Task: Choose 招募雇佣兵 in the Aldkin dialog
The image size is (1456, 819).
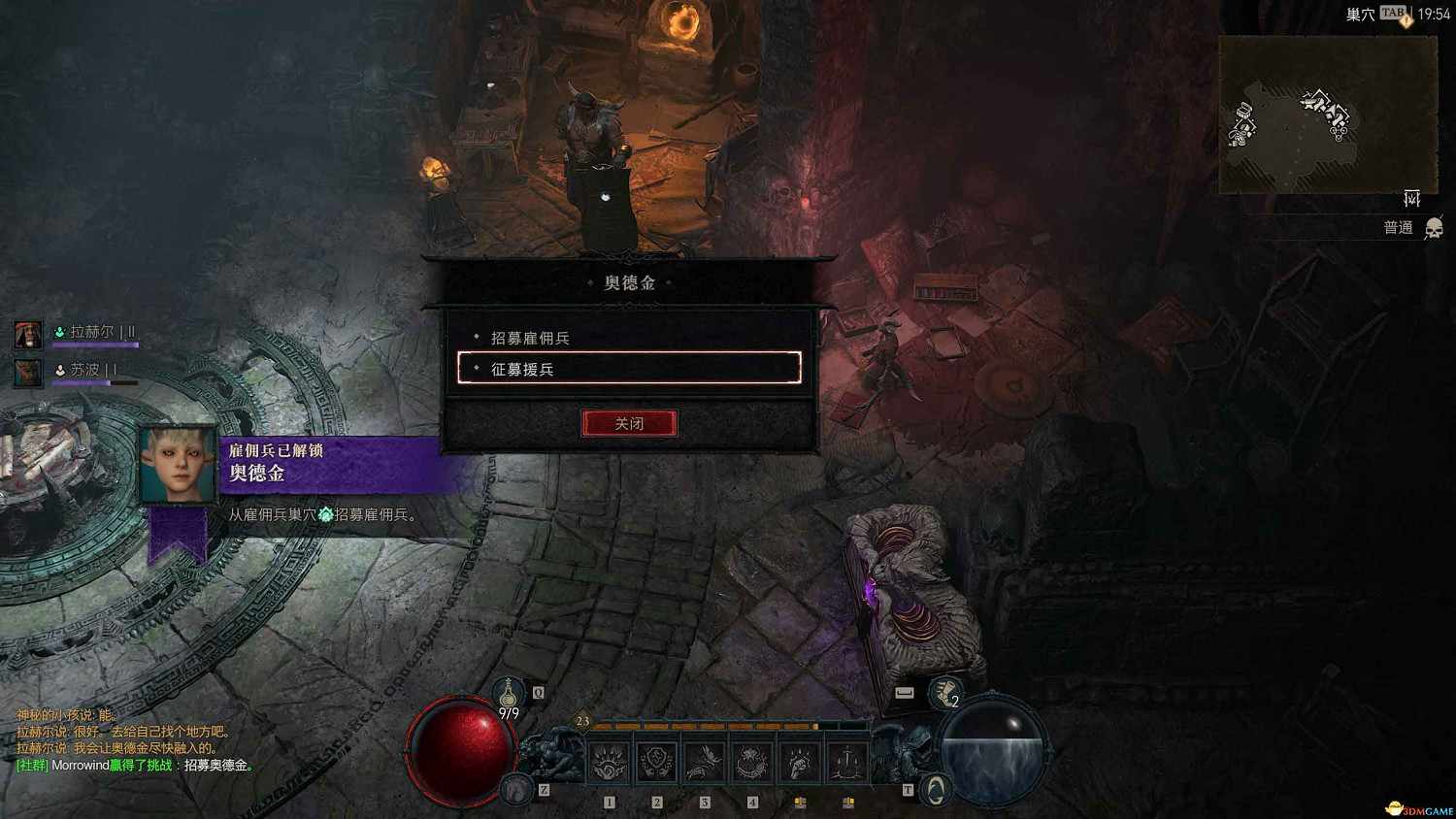Action: [x=530, y=338]
